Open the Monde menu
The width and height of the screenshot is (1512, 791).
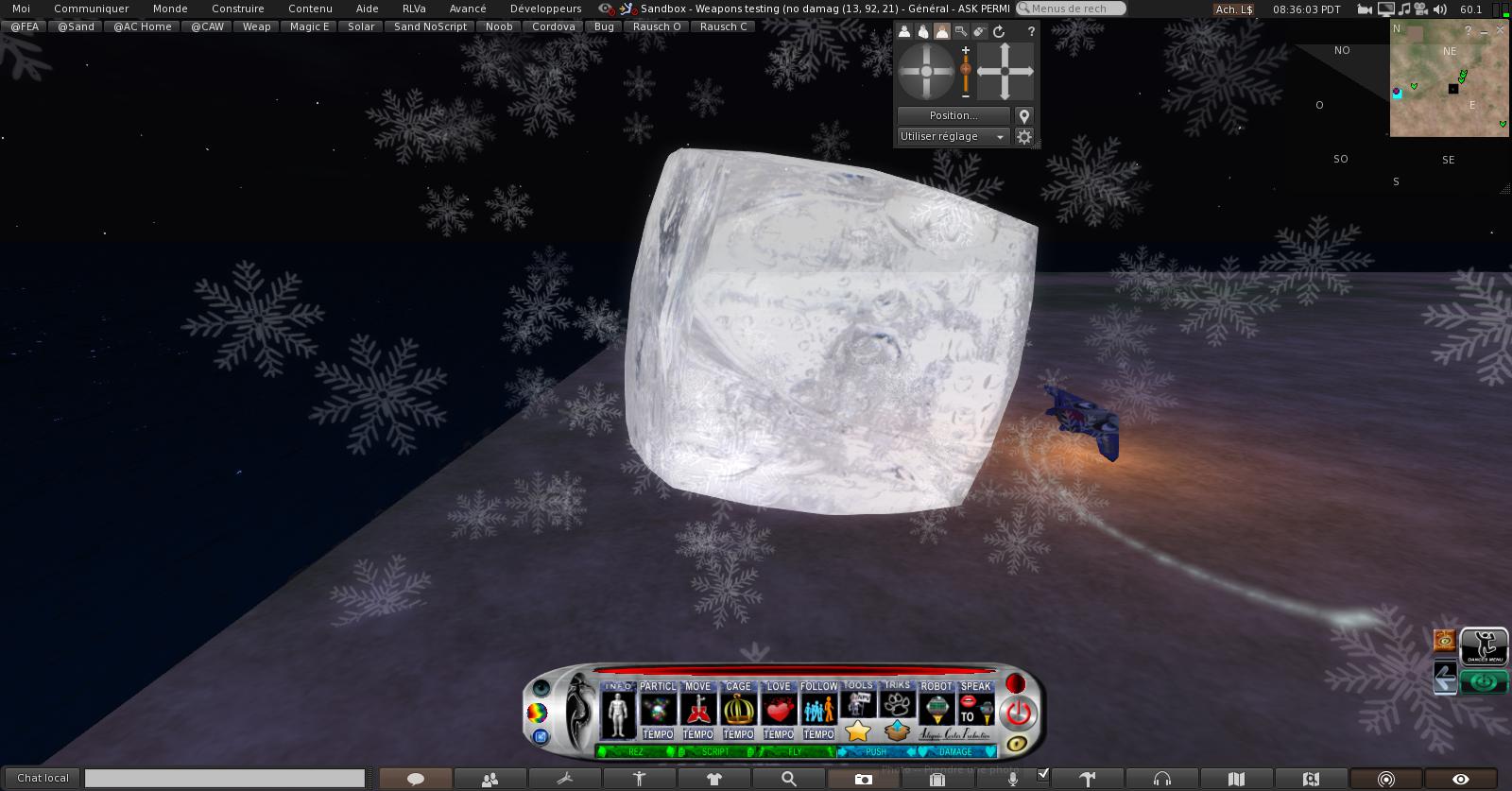170,9
